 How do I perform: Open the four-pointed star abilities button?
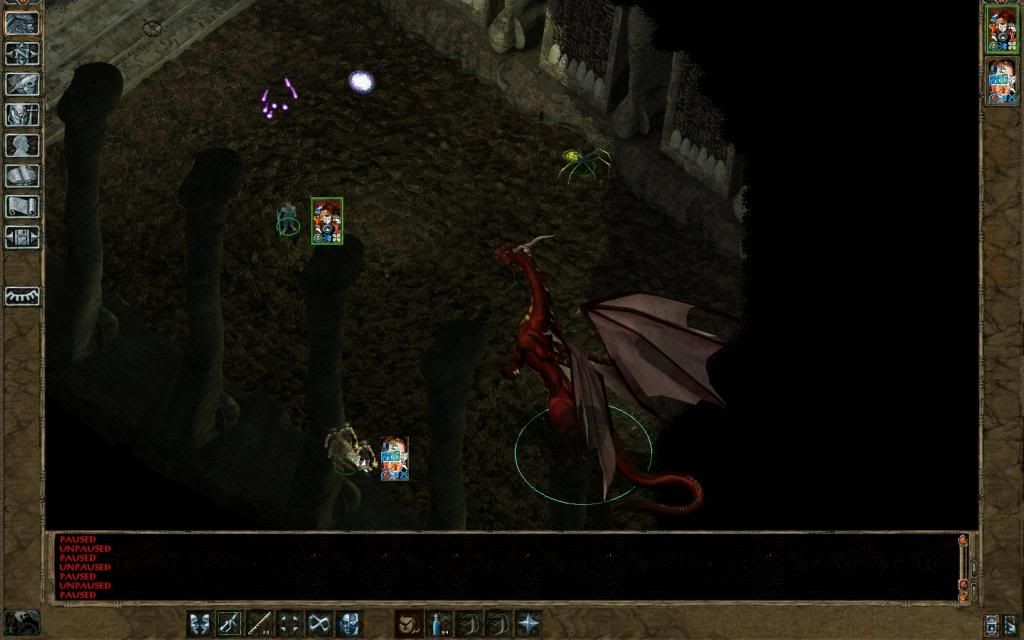click(528, 623)
